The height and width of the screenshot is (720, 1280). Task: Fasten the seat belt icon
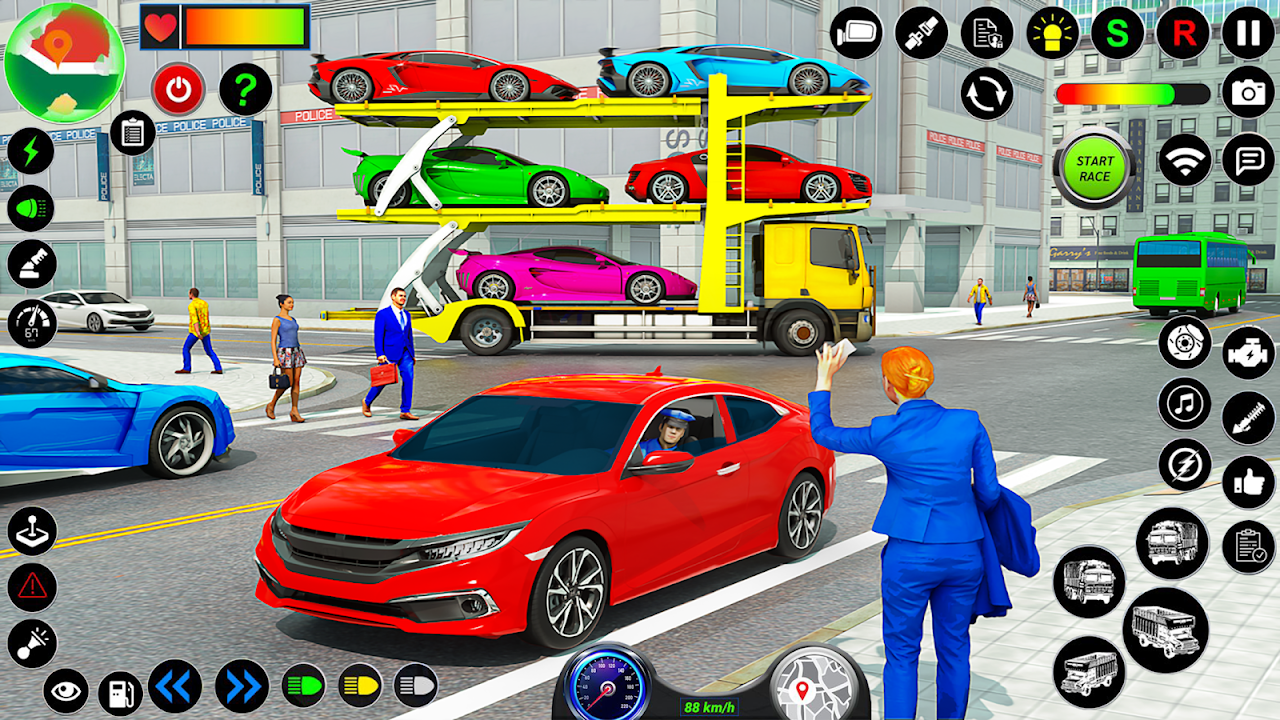(x=921, y=33)
